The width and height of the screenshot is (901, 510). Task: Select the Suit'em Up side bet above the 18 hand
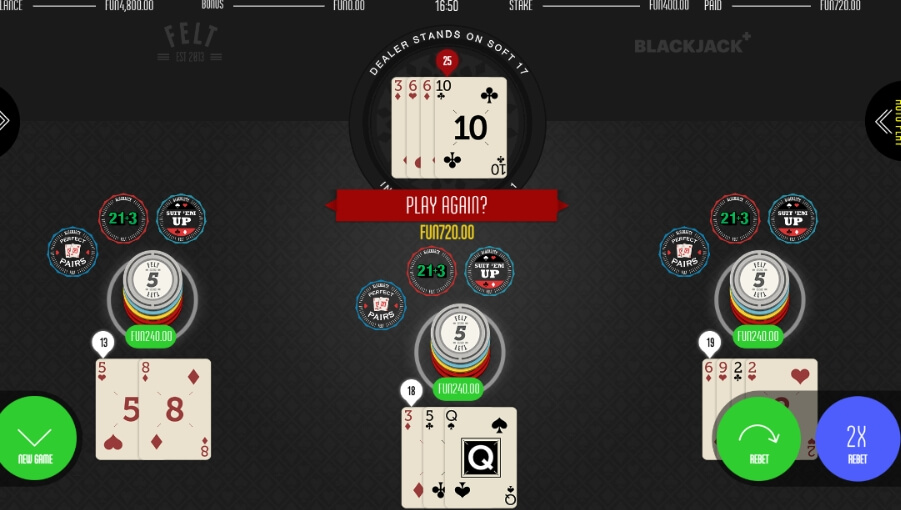click(489, 271)
